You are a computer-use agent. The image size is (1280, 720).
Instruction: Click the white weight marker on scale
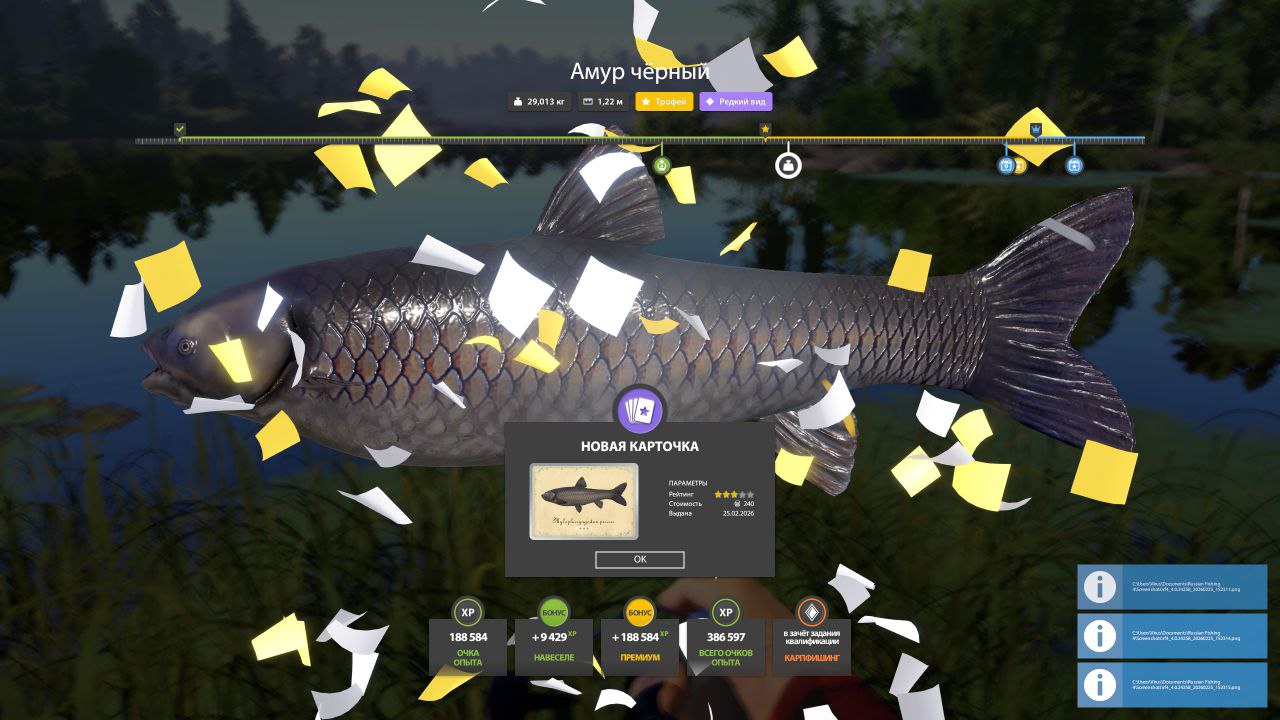(x=788, y=165)
